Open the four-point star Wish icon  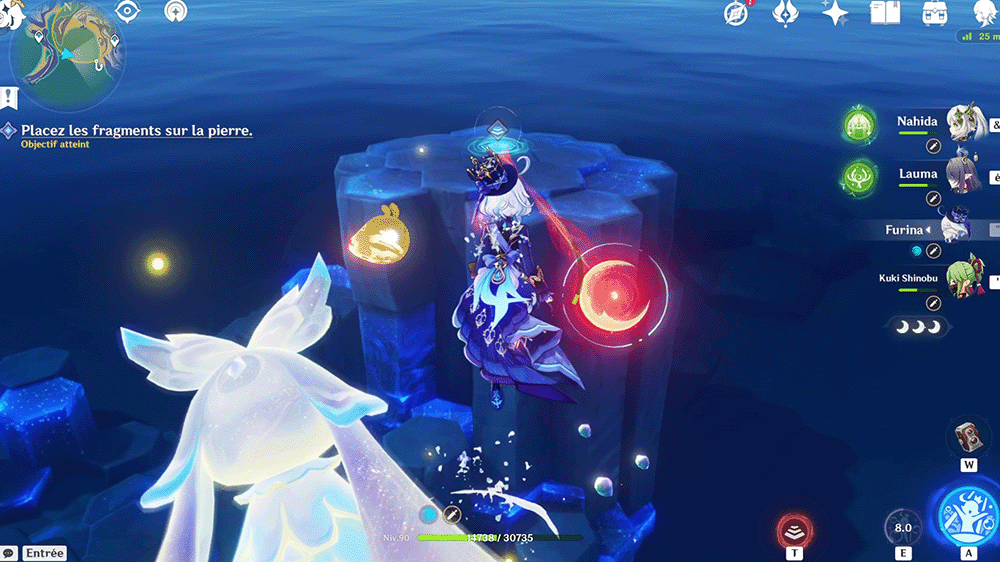(x=835, y=13)
